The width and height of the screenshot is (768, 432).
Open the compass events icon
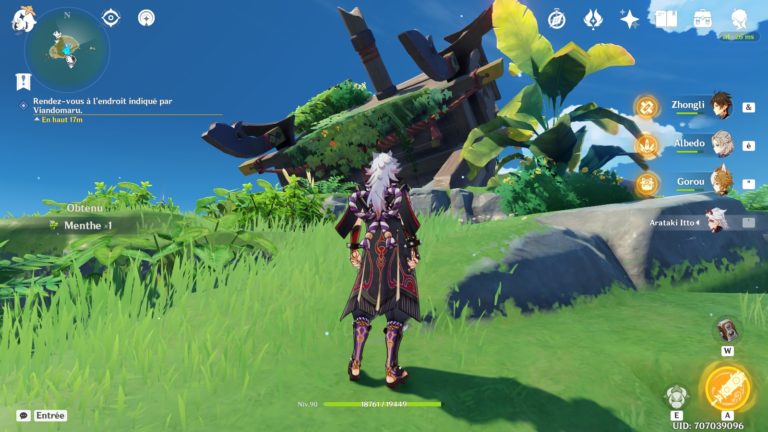[x=557, y=19]
